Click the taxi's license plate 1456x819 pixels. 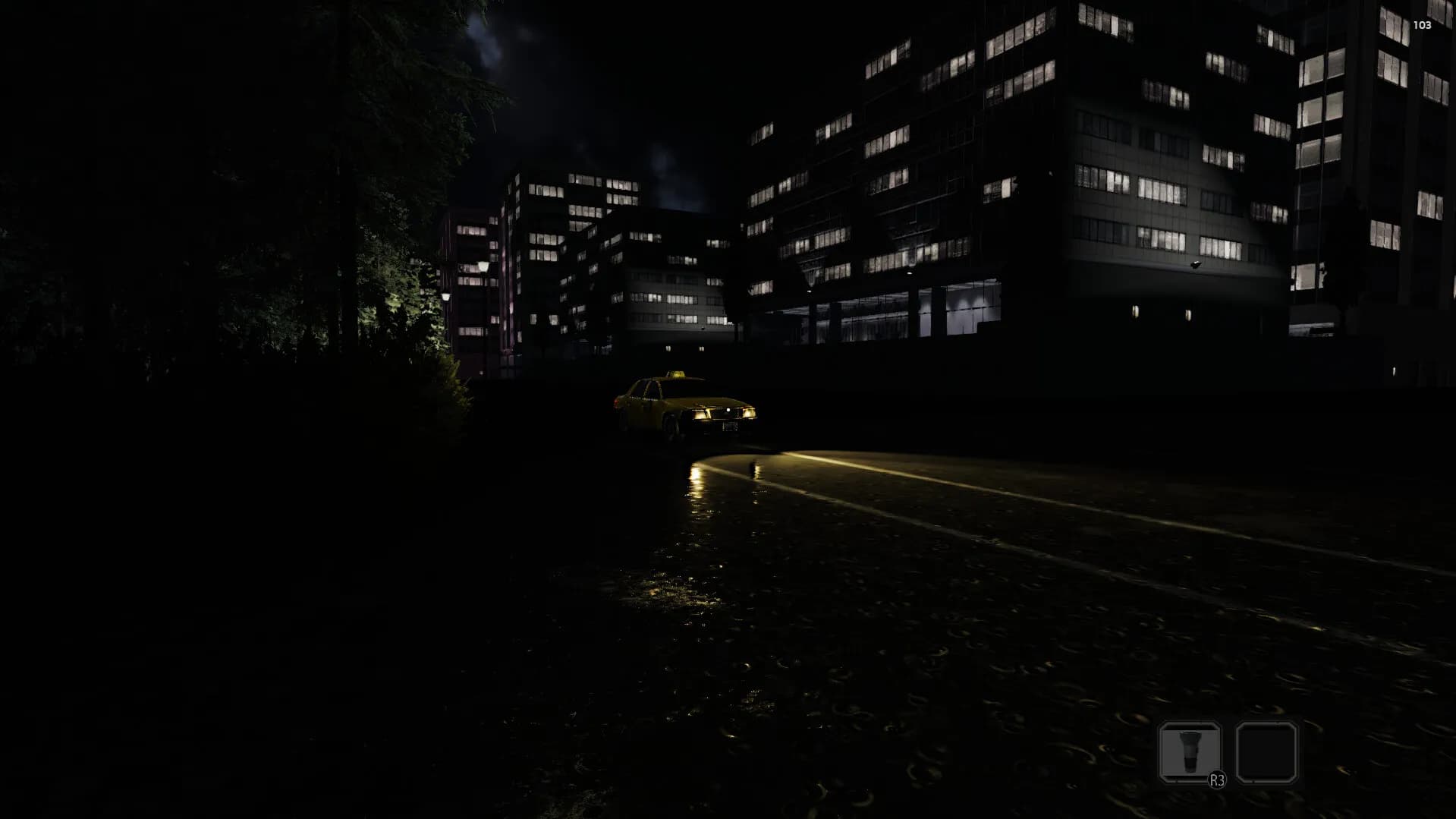click(730, 427)
